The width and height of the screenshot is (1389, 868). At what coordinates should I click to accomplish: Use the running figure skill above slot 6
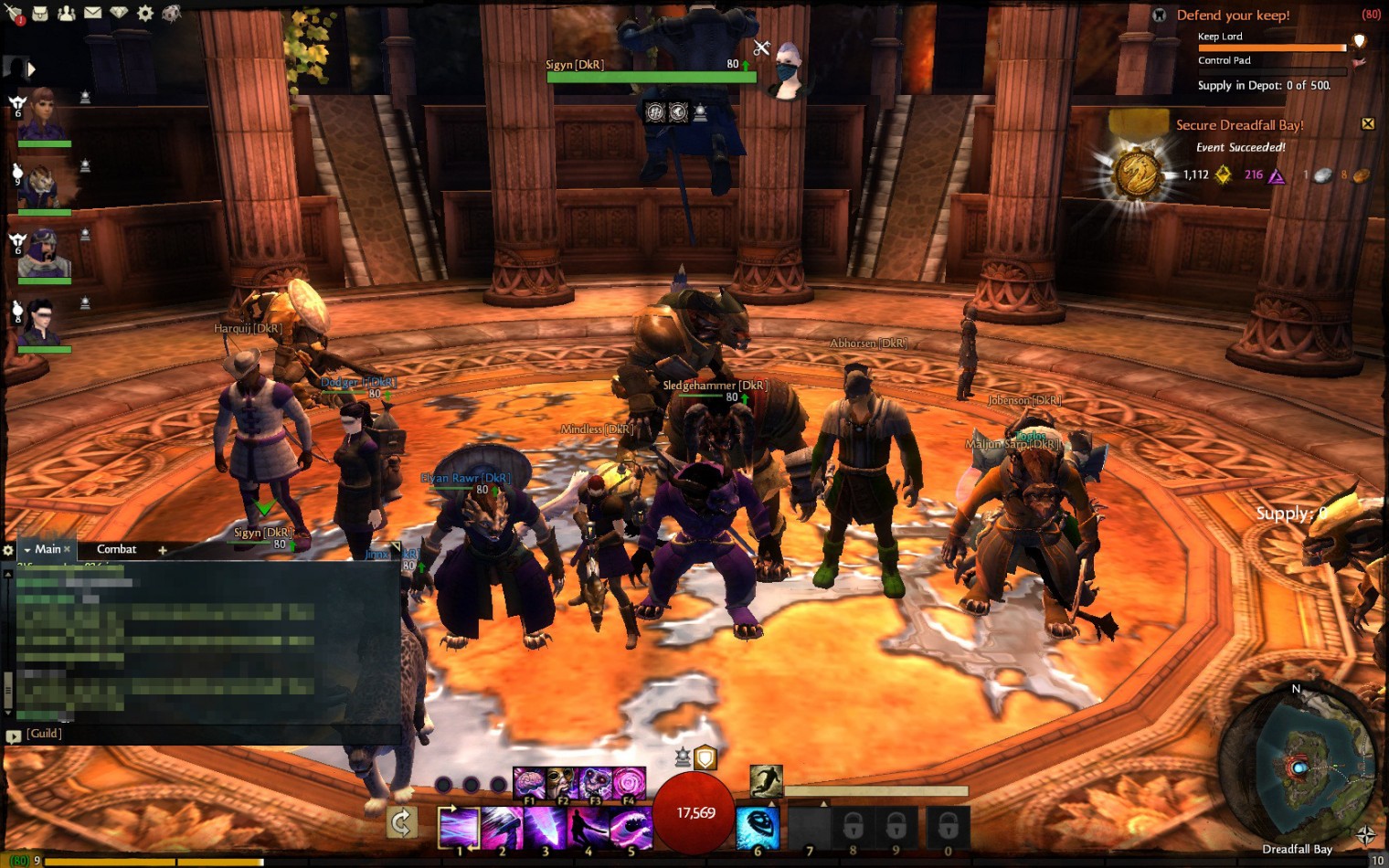coord(766,781)
